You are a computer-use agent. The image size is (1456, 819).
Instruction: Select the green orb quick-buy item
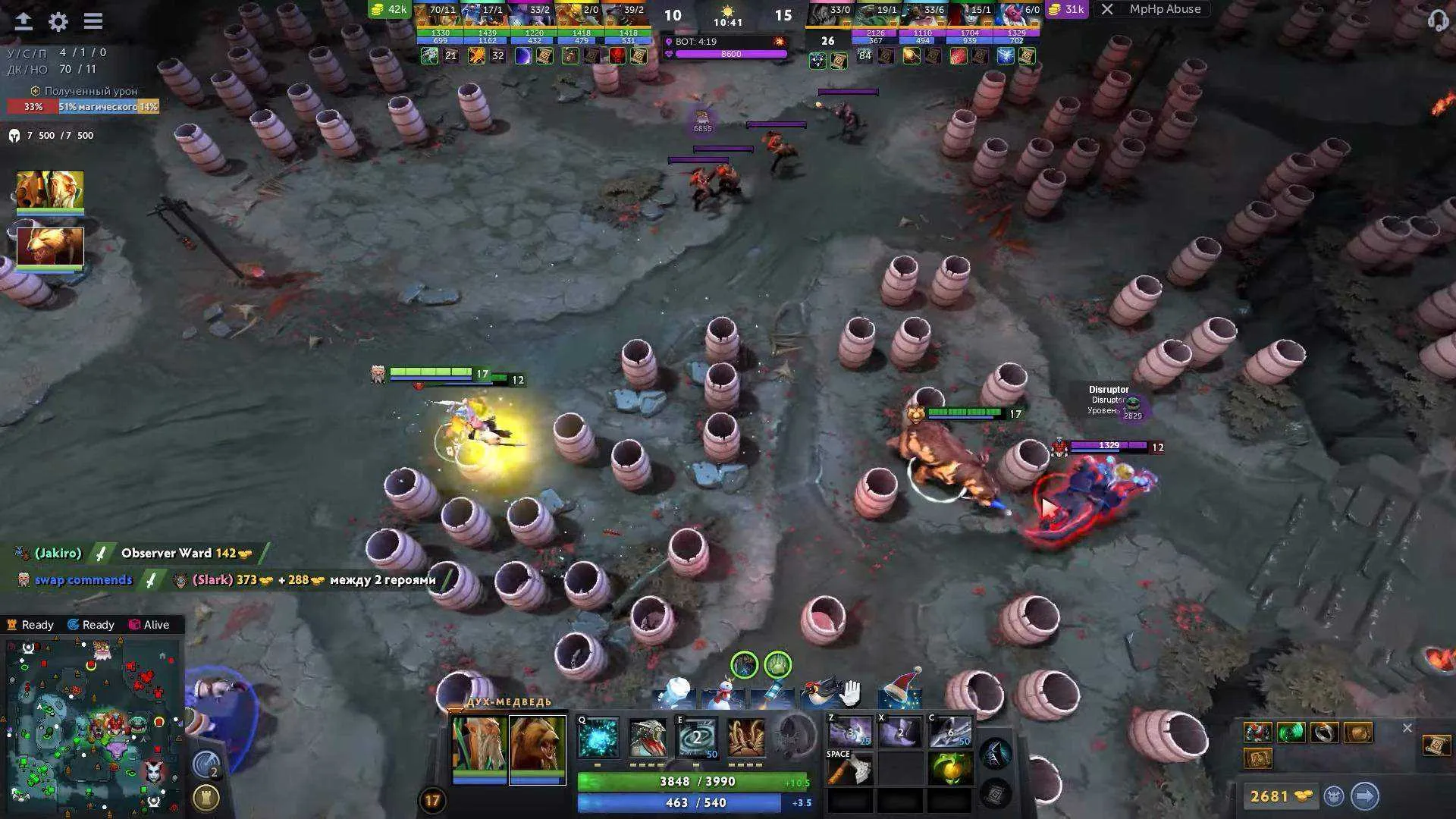(x=1291, y=733)
